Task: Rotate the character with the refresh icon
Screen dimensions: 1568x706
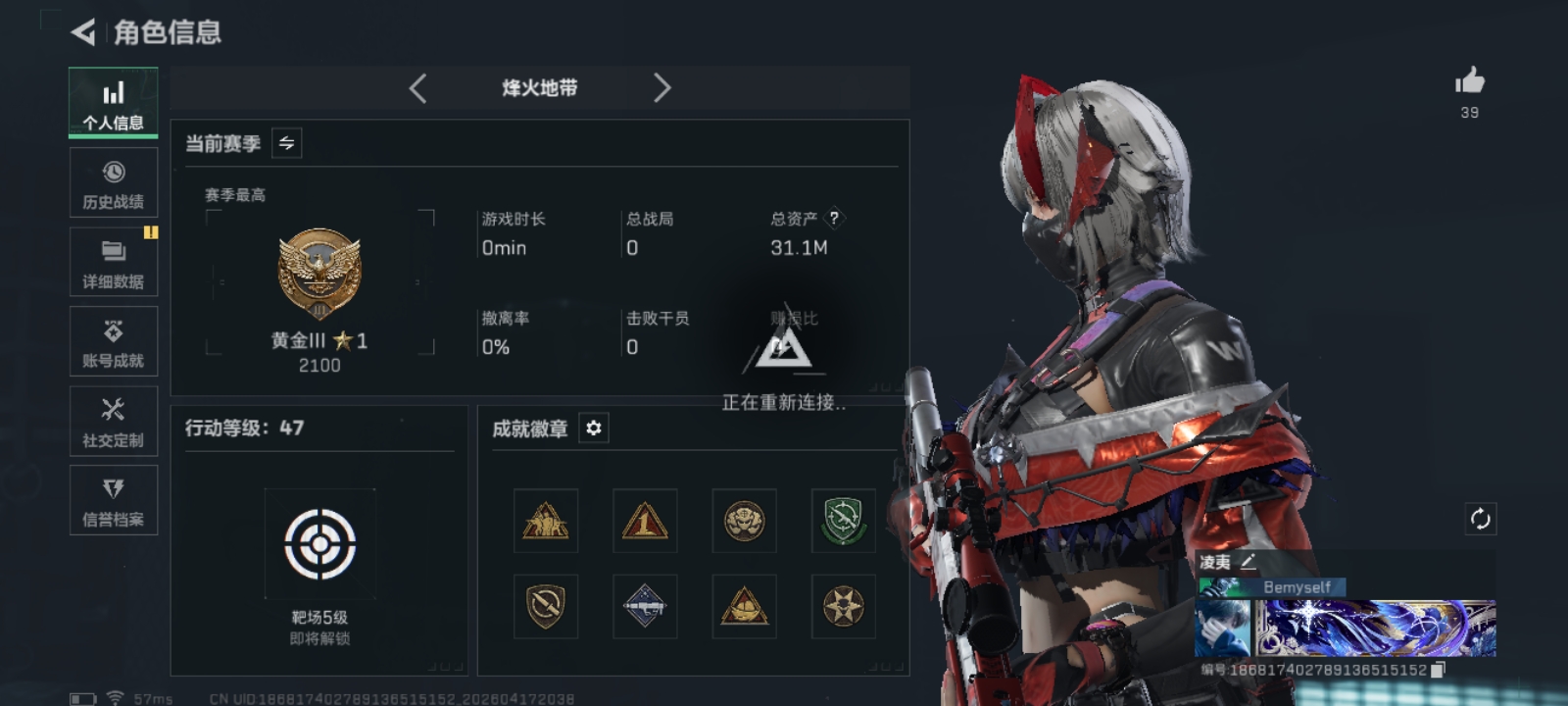Action: [x=1480, y=518]
